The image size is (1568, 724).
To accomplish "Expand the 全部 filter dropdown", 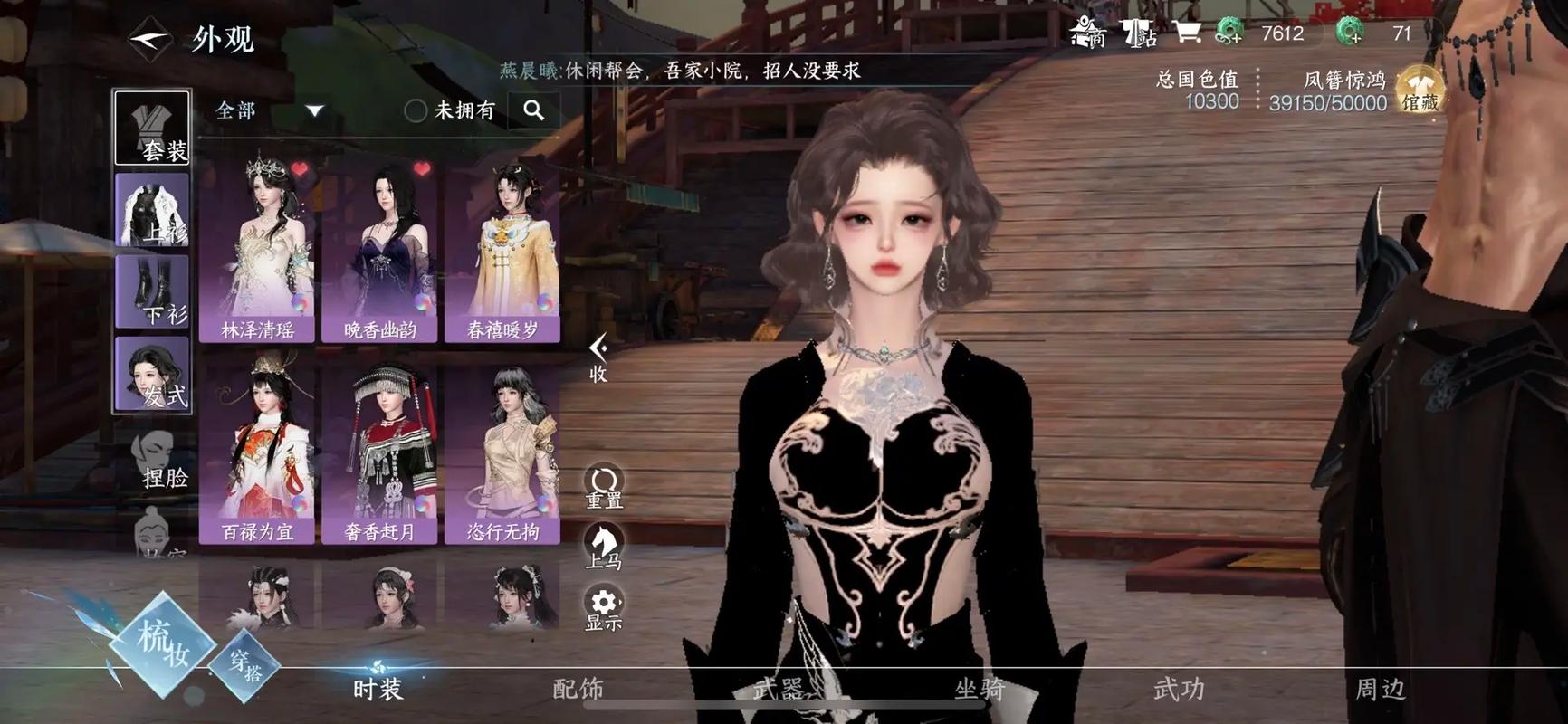I will pos(312,109).
